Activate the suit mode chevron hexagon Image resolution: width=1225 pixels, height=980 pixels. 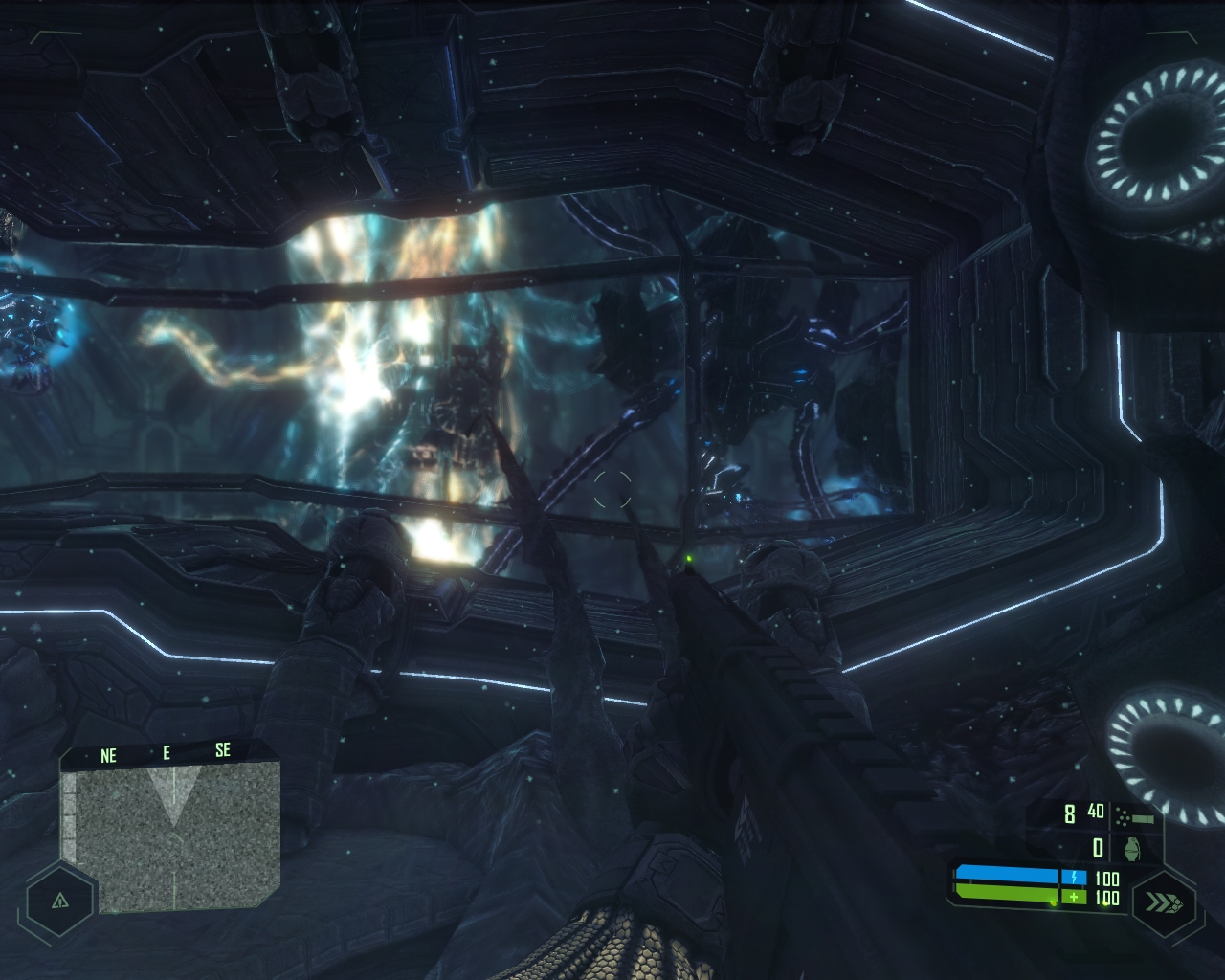click(1168, 901)
